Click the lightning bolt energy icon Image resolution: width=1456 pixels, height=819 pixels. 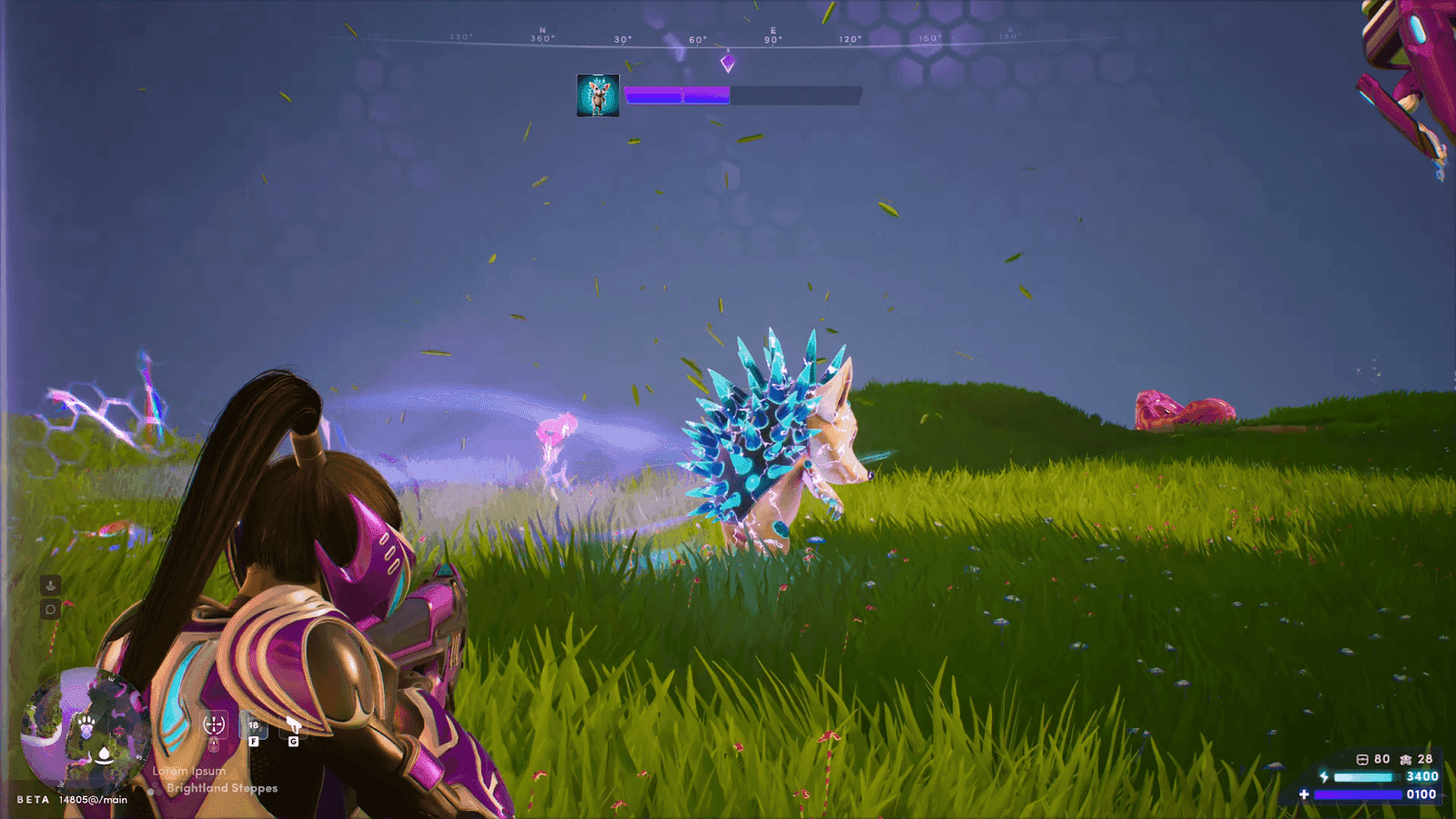1324,776
